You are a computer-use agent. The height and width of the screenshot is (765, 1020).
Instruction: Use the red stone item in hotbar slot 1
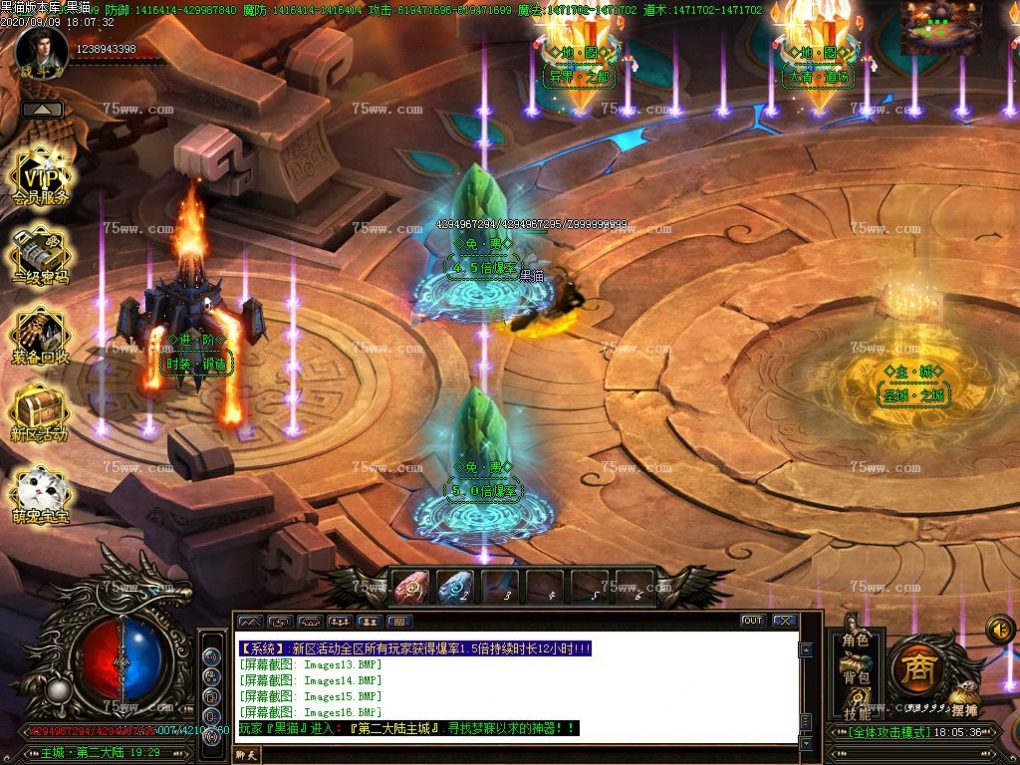[x=411, y=587]
